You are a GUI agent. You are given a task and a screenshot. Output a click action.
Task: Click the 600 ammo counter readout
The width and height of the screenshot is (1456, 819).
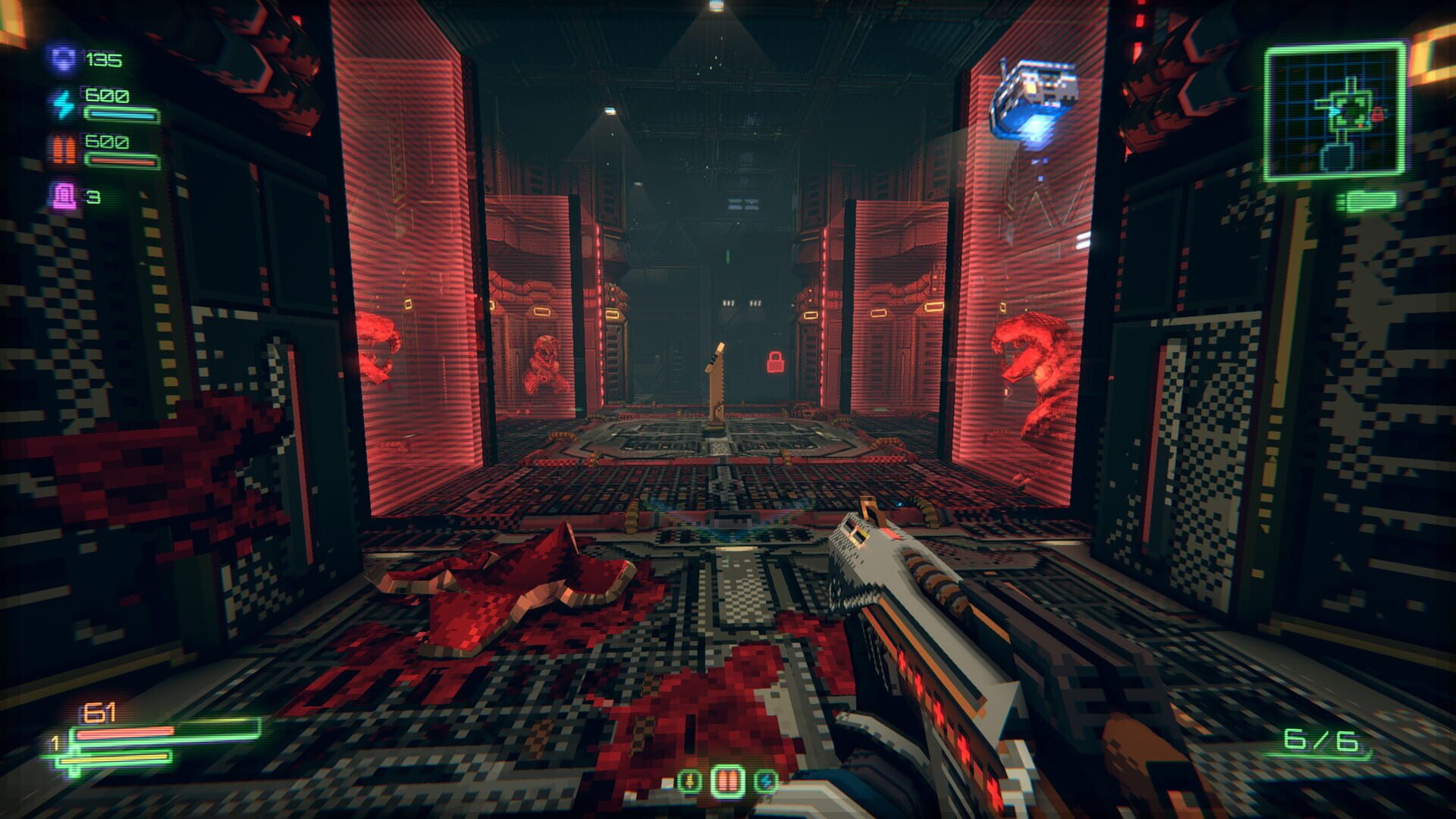point(108,141)
